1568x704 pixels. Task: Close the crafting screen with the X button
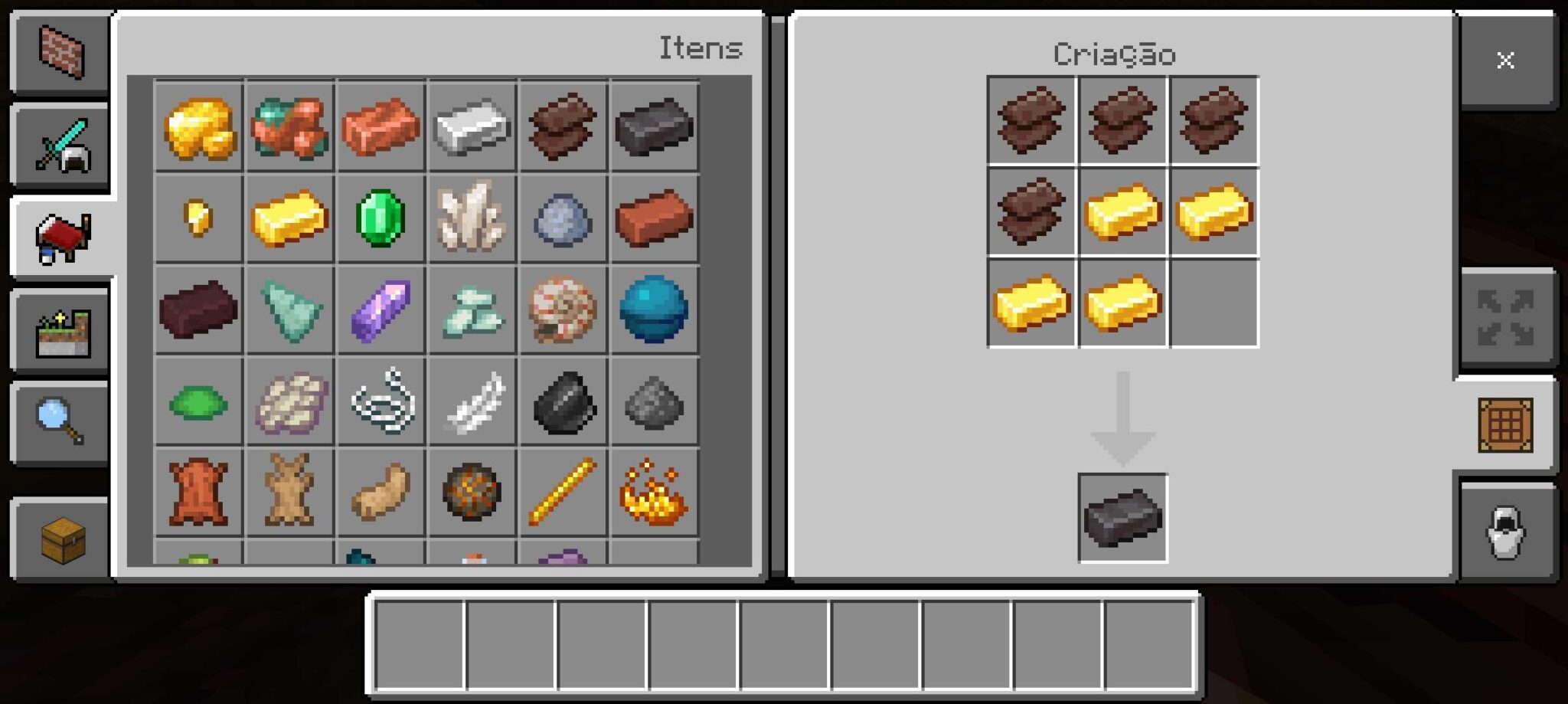coord(1505,60)
